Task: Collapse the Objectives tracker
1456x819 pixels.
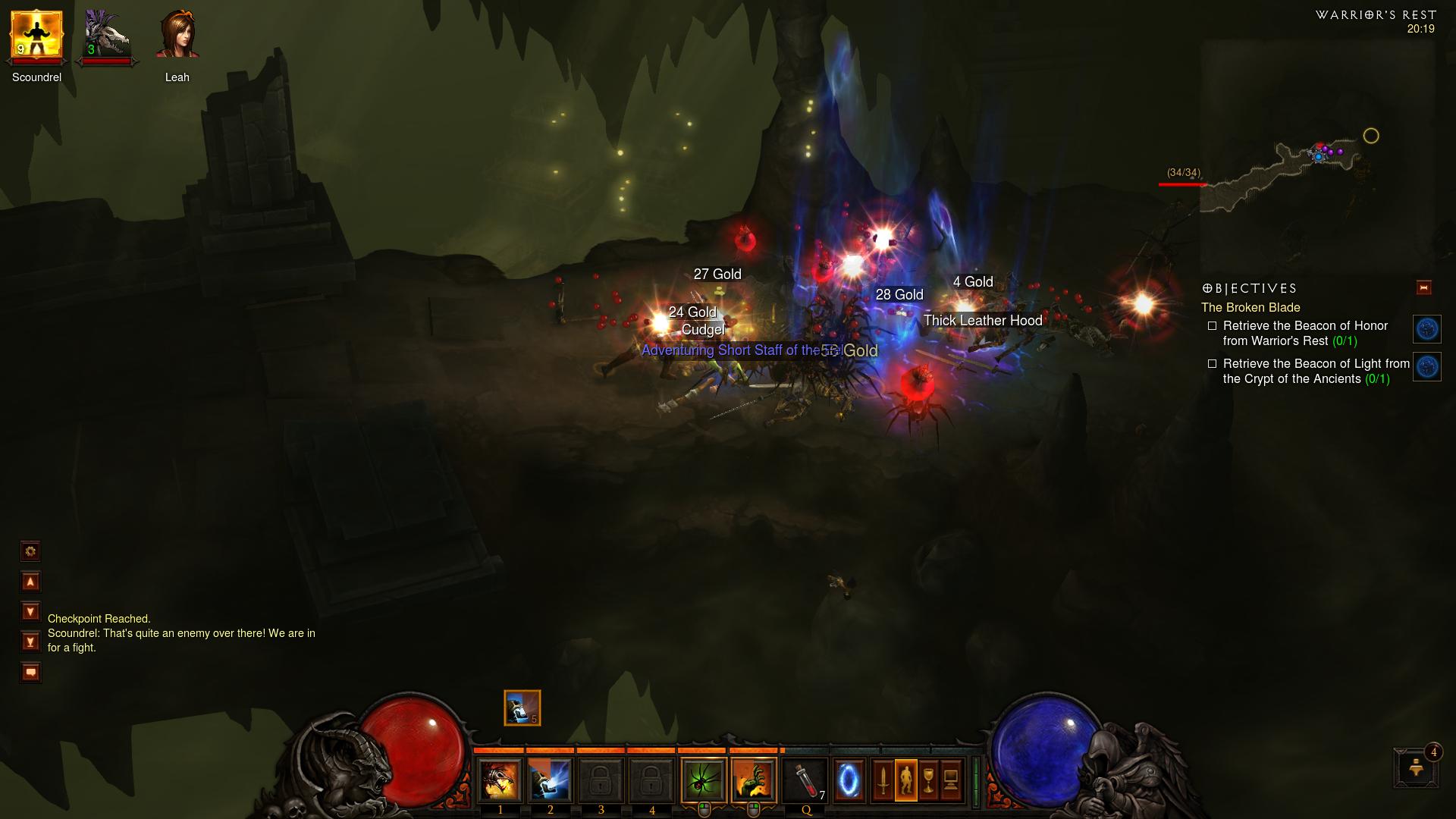Action: [x=1423, y=288]
